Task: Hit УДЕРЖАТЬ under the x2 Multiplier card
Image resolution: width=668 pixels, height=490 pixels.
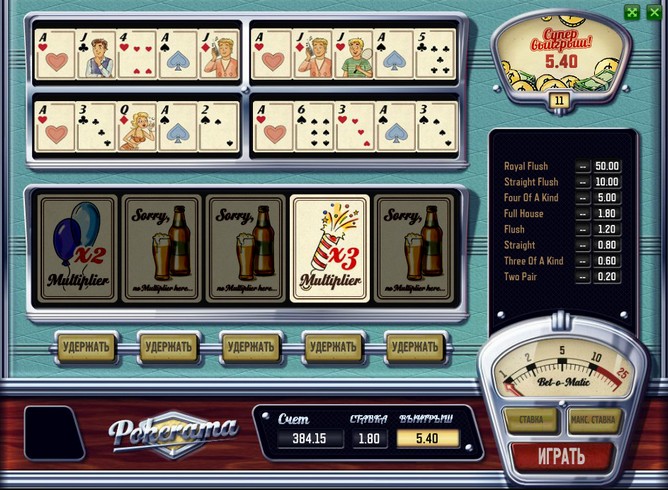Action: pos(85,347)
